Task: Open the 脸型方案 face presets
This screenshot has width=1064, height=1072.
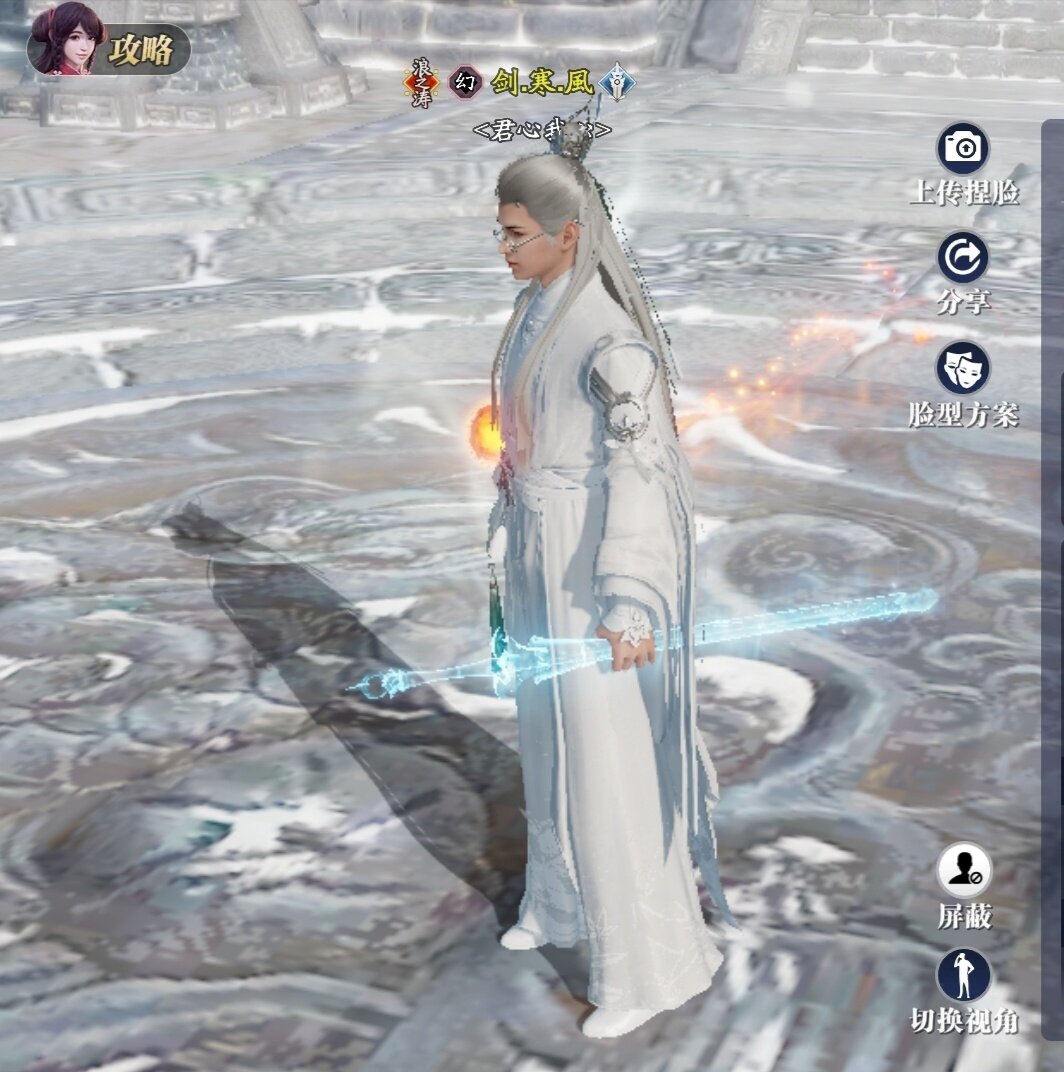Action: [x=963, y=368]
